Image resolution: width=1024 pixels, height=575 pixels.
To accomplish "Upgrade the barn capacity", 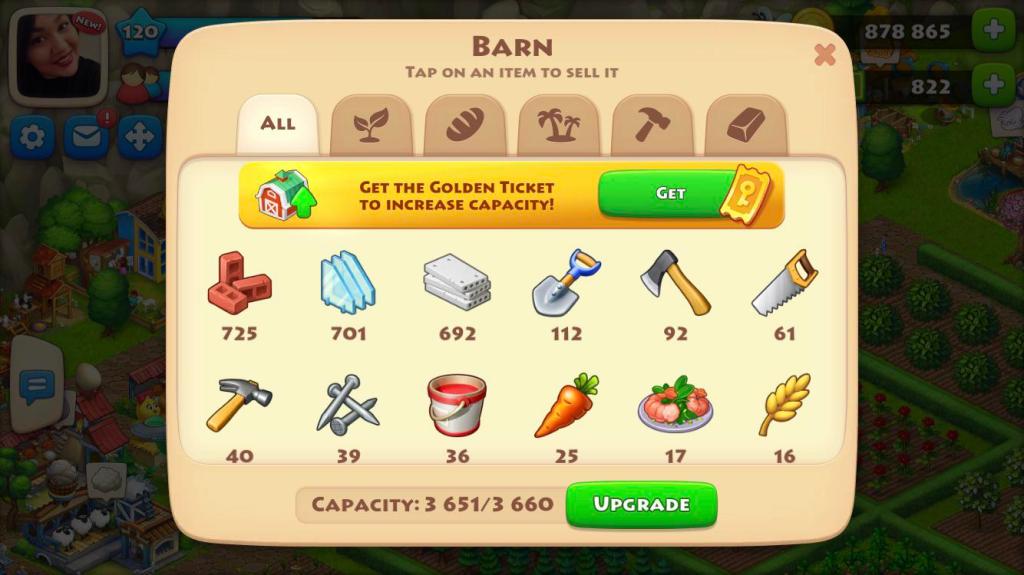I will tap(641, 504).
